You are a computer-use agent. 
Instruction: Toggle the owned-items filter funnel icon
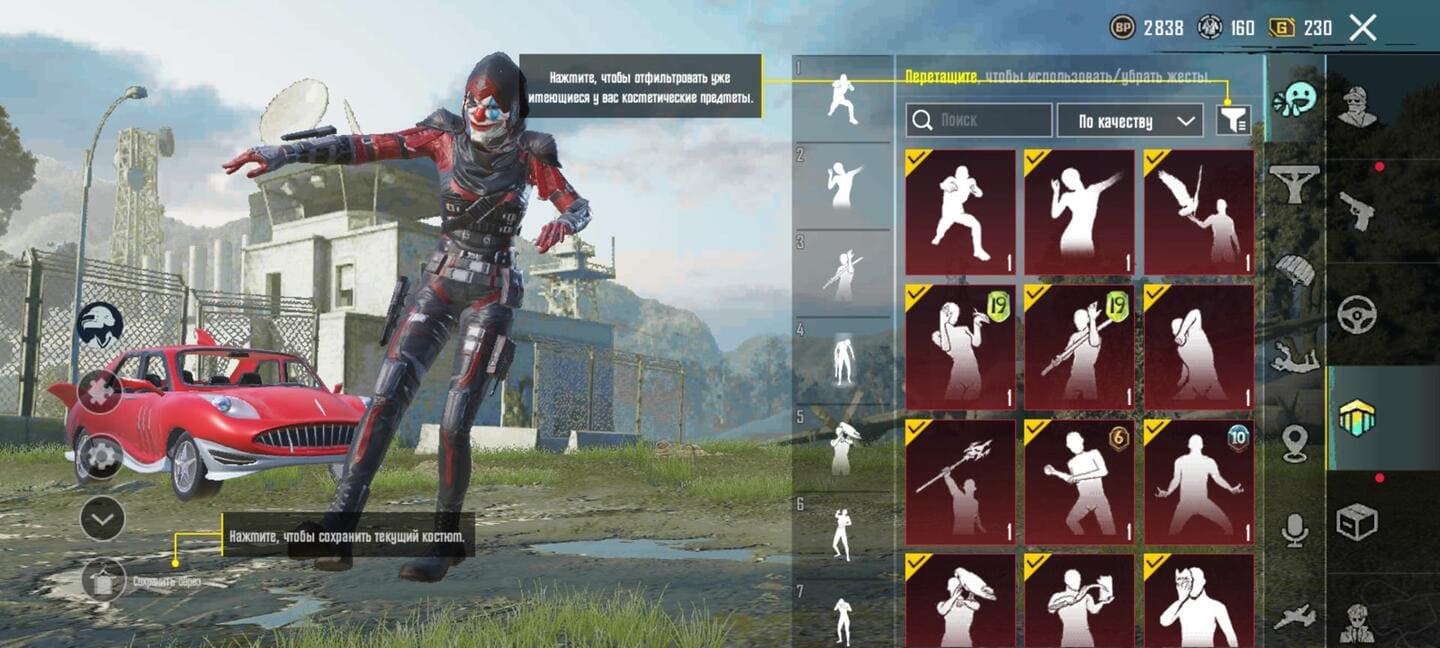pos(1232,121)
